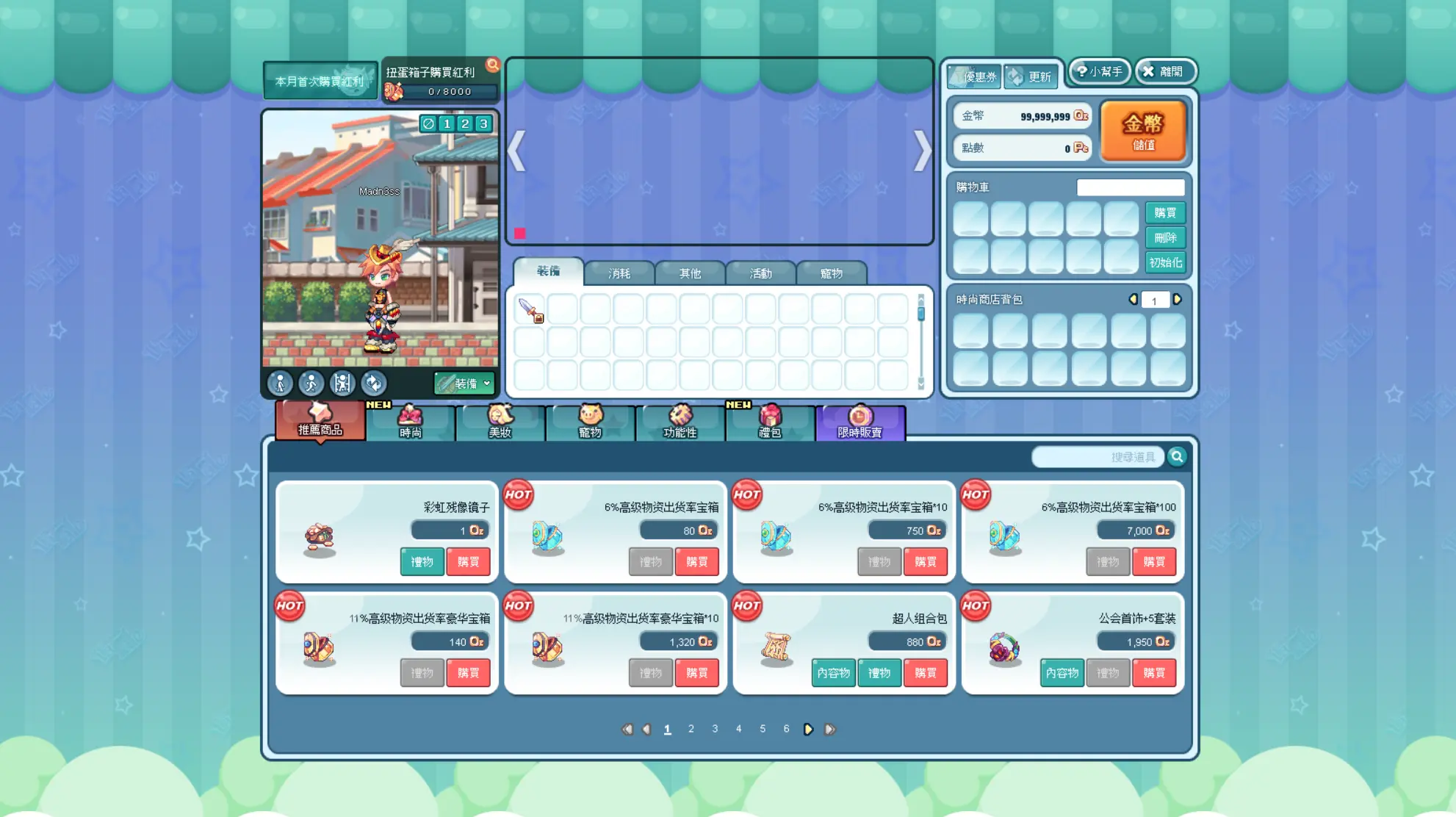Open the 小幫手 helper

(1099, 71)
